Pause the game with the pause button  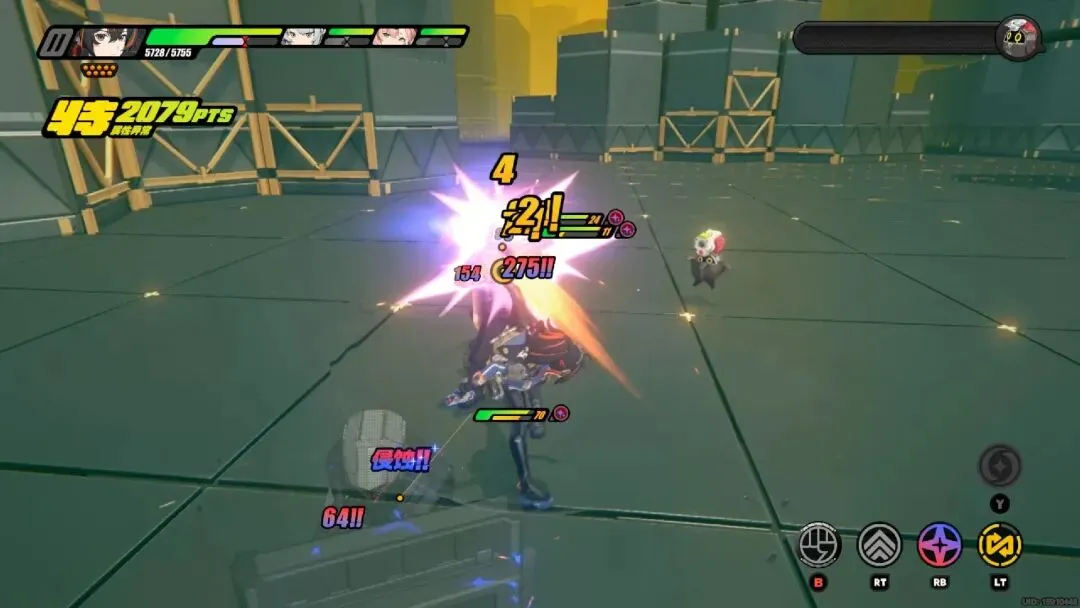tap(52, 43)
